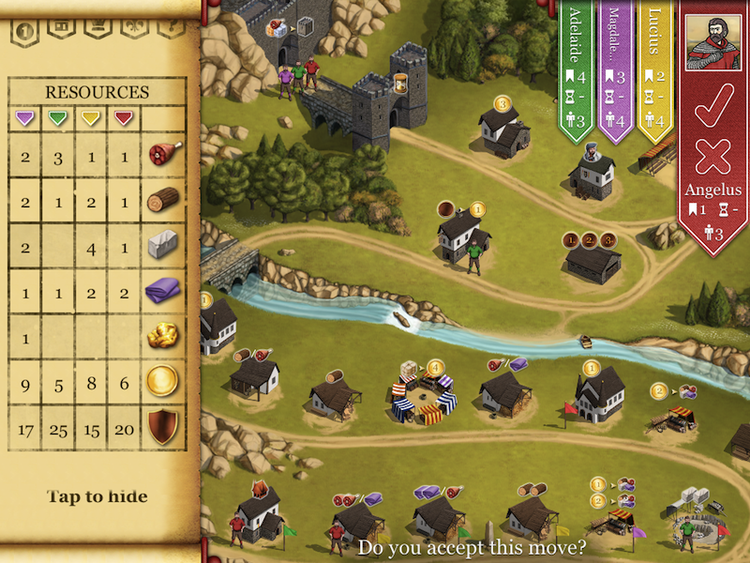Select Adelaide's green player banner
Screen dimensions: 750x563
point(576,70)
